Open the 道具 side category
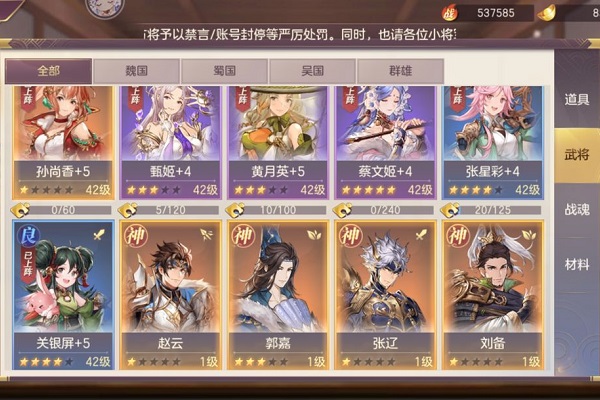 (577, 99)
